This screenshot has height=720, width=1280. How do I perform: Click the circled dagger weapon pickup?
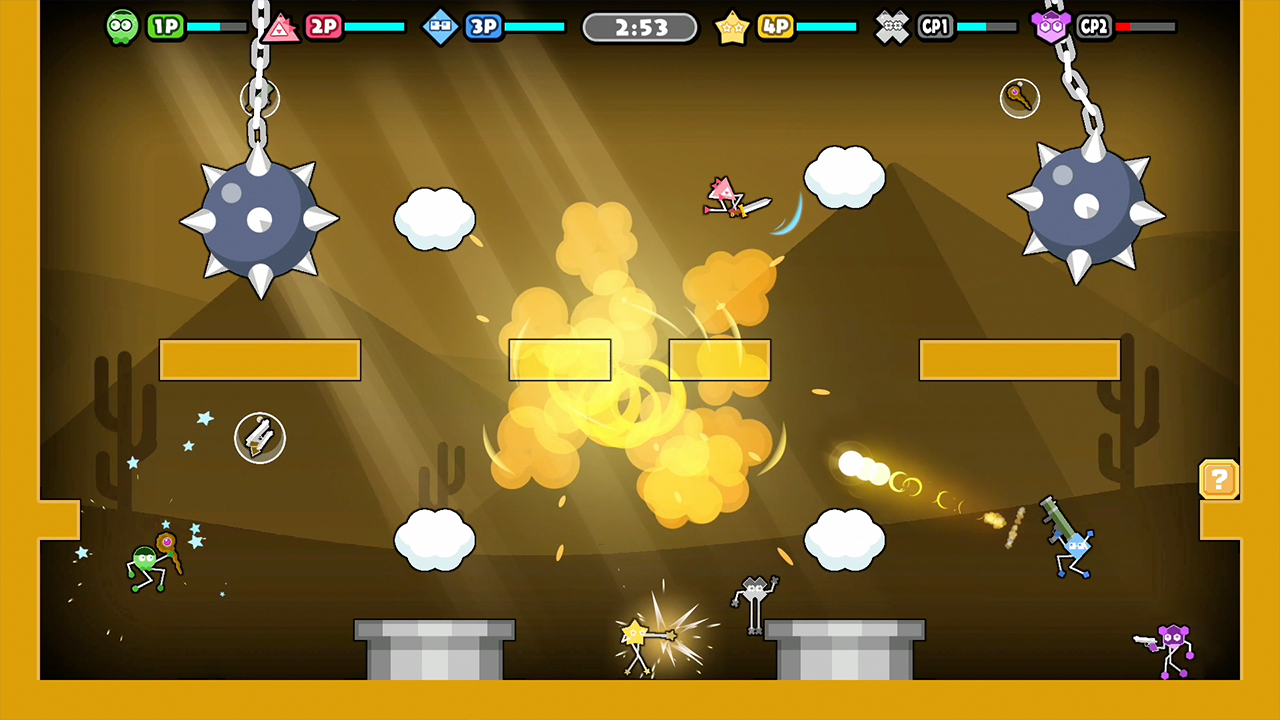260,438
